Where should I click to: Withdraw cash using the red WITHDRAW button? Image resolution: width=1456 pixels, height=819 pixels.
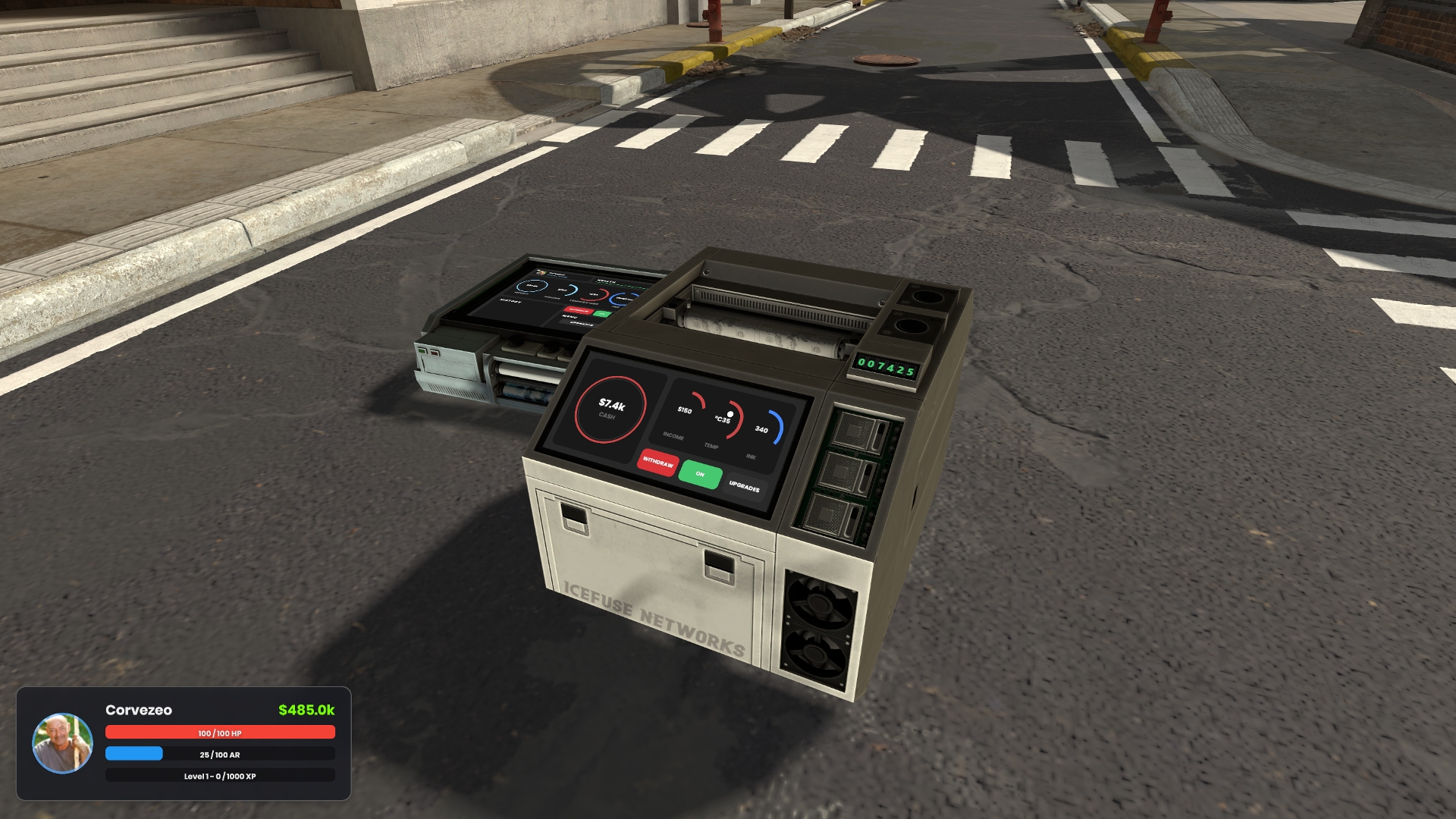pyautogui.click(x=657, y=462)
